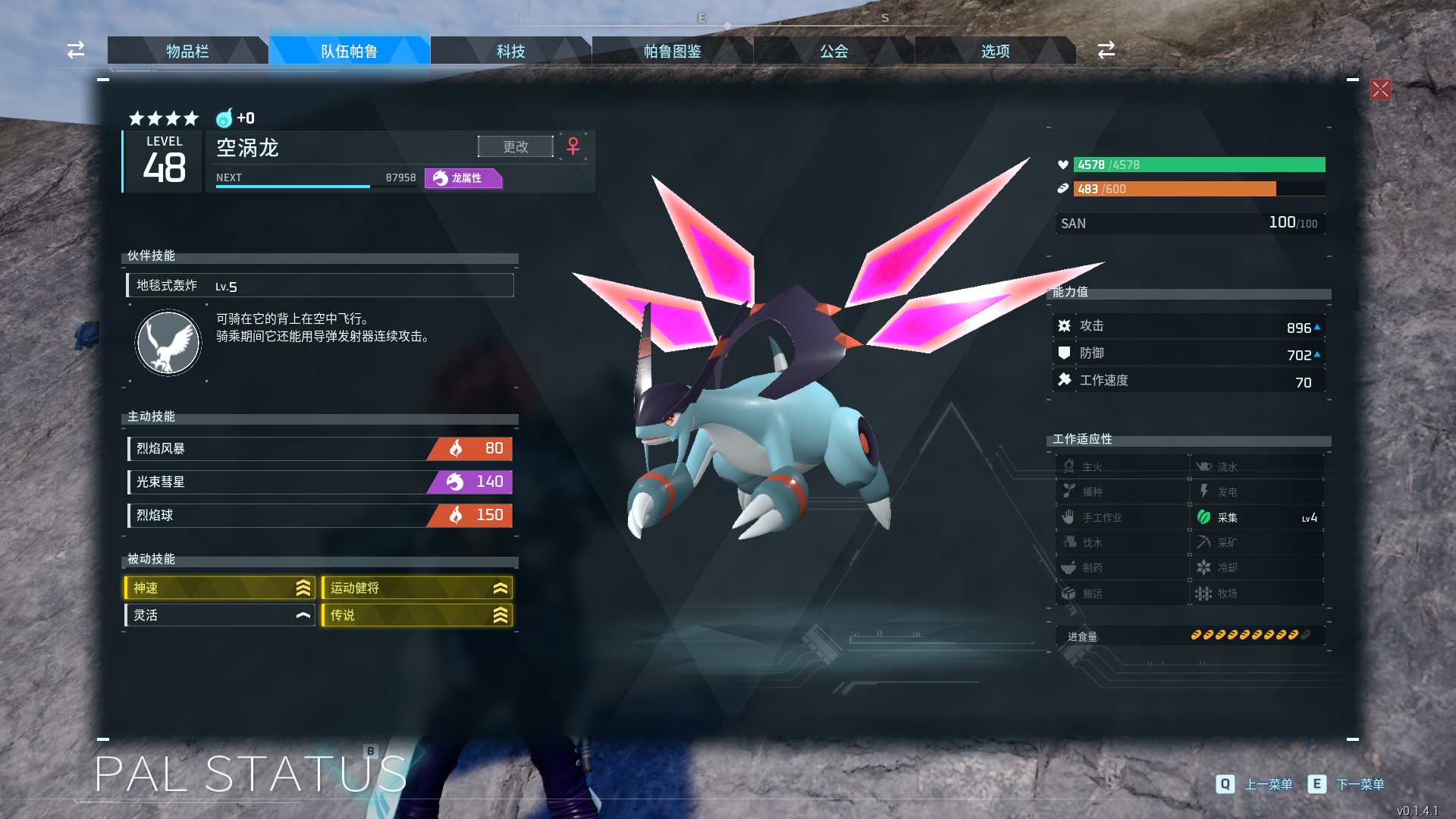
Task: Inspect the 传说 passive skill
Action: coord(417,615)
